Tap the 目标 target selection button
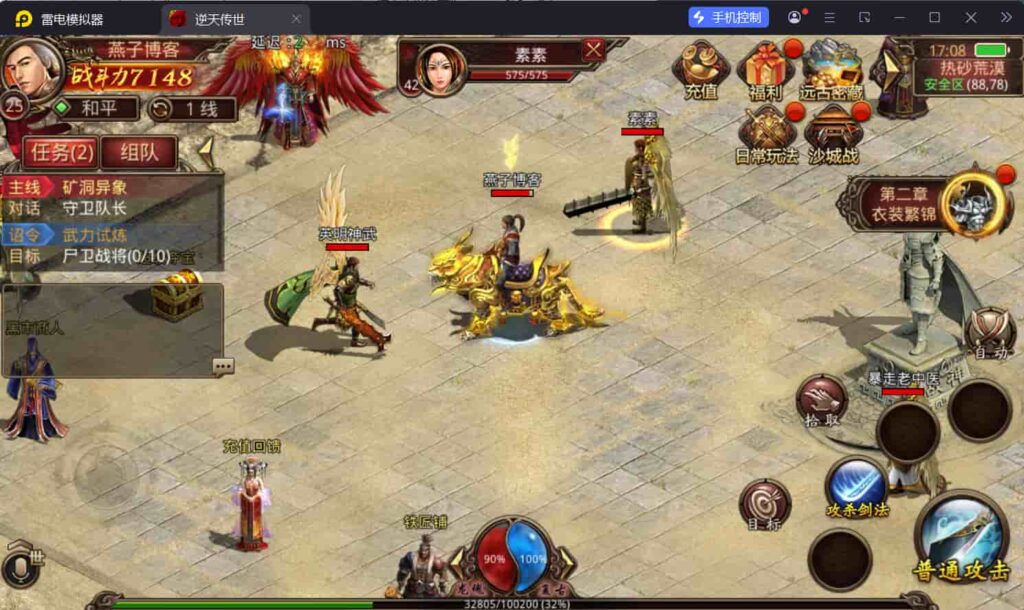This screenshot has width=1024, height=610. [x=765, y=502]
